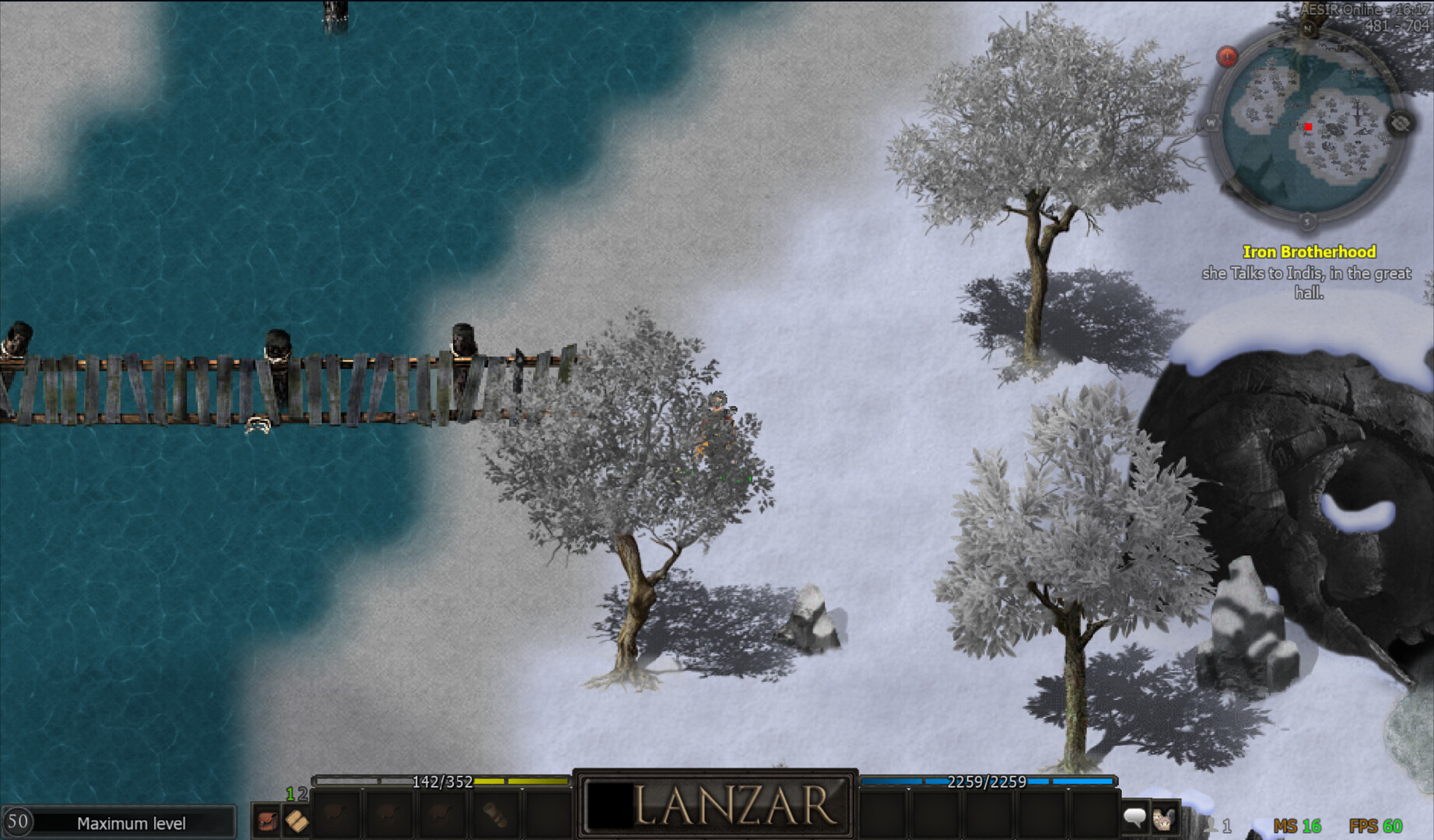Click the red player marker on the minimap

point(1309,127)
